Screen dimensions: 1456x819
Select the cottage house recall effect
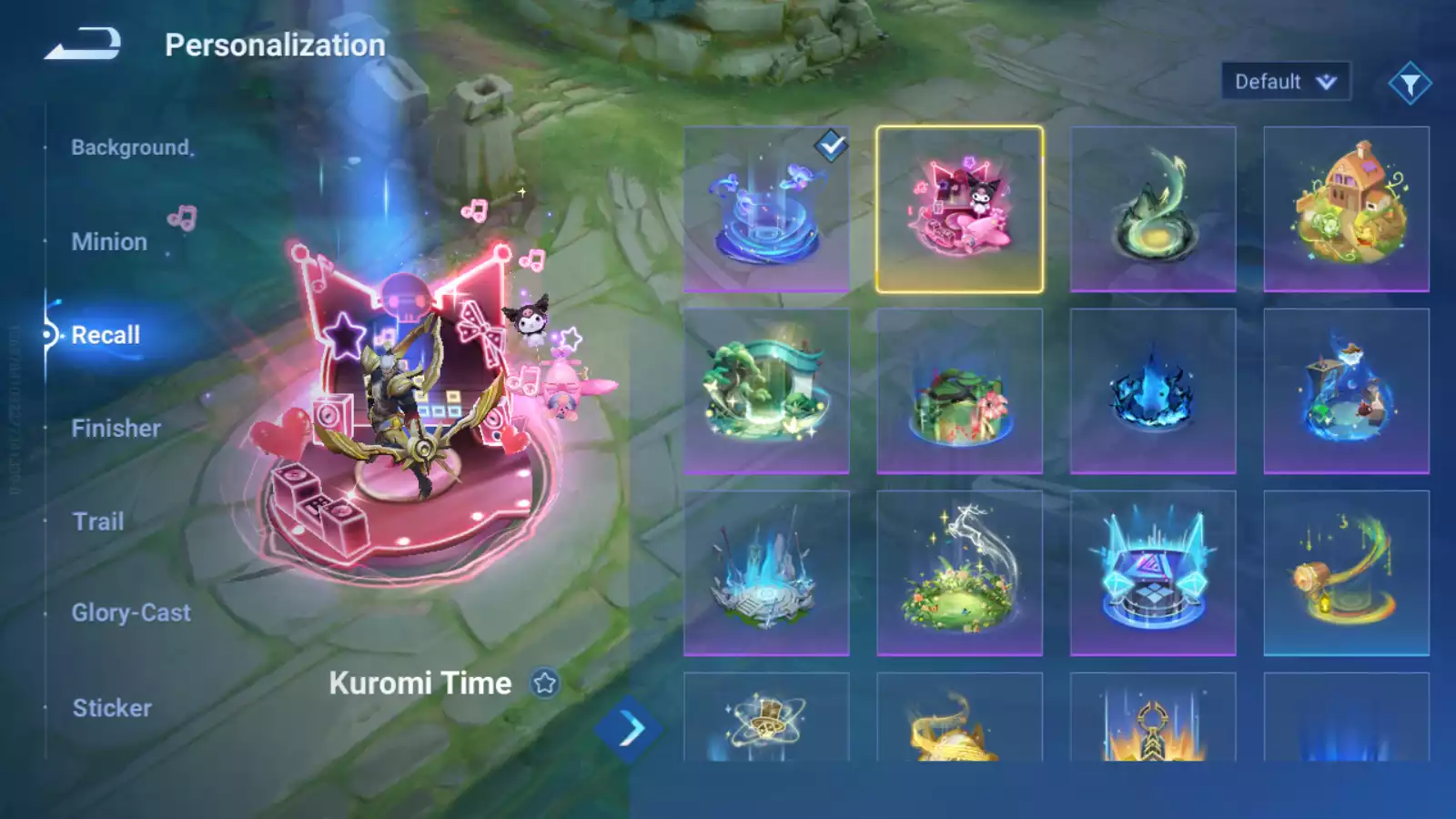click(1347, 209)
